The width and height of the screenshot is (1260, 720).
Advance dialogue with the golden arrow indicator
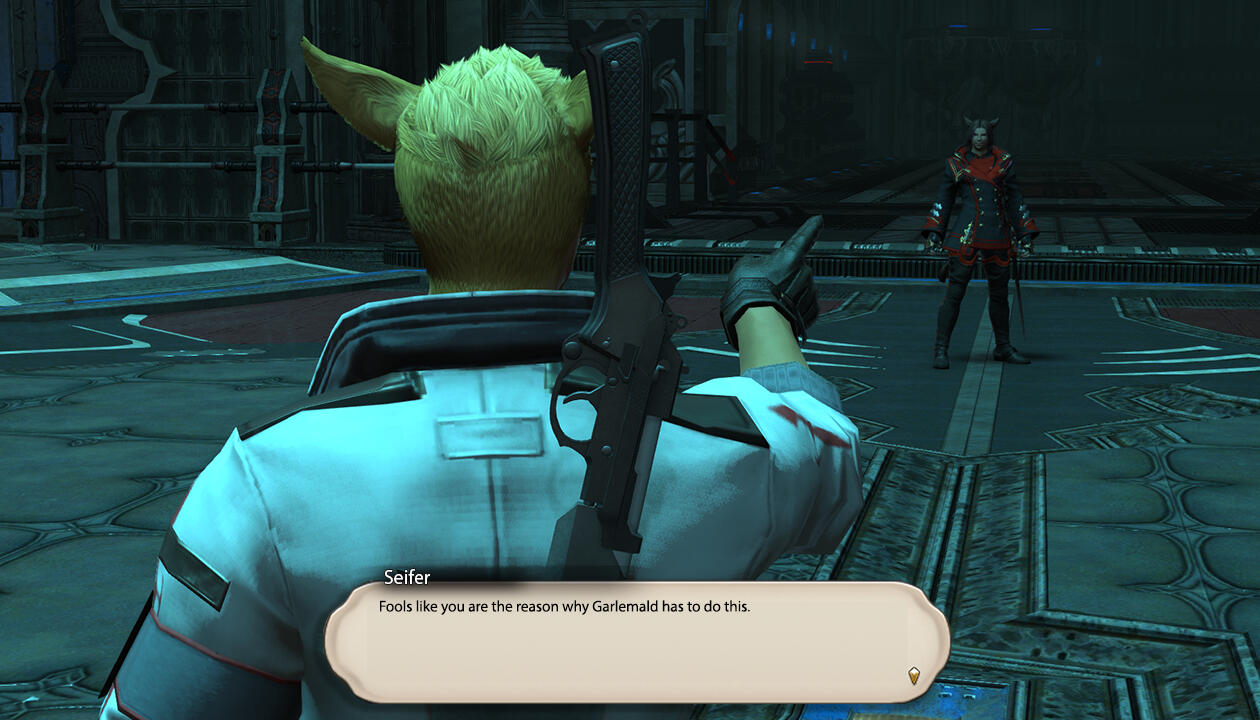tap(913, 675)
